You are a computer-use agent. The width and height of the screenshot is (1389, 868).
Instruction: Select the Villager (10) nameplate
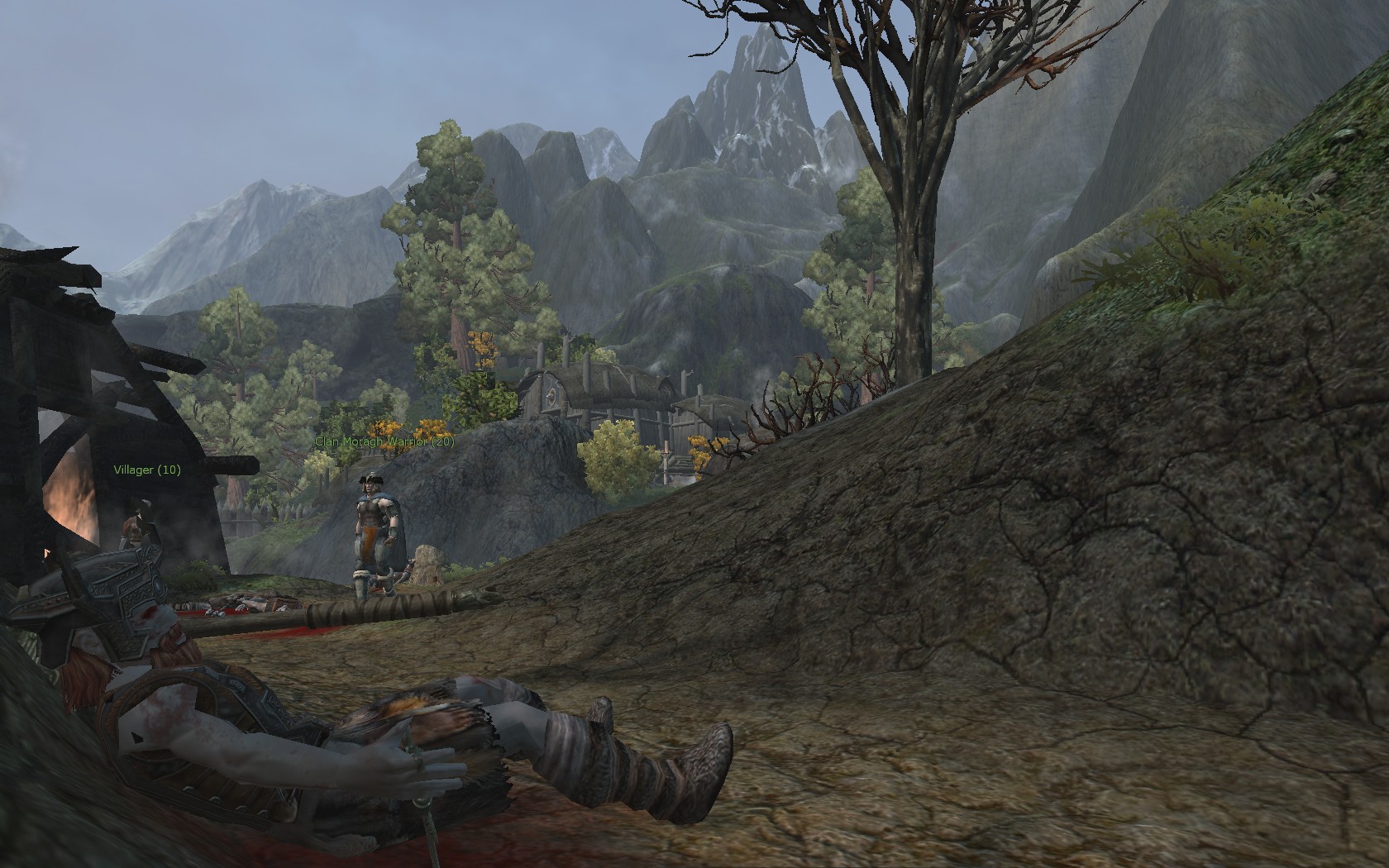[x=147, y=470]
